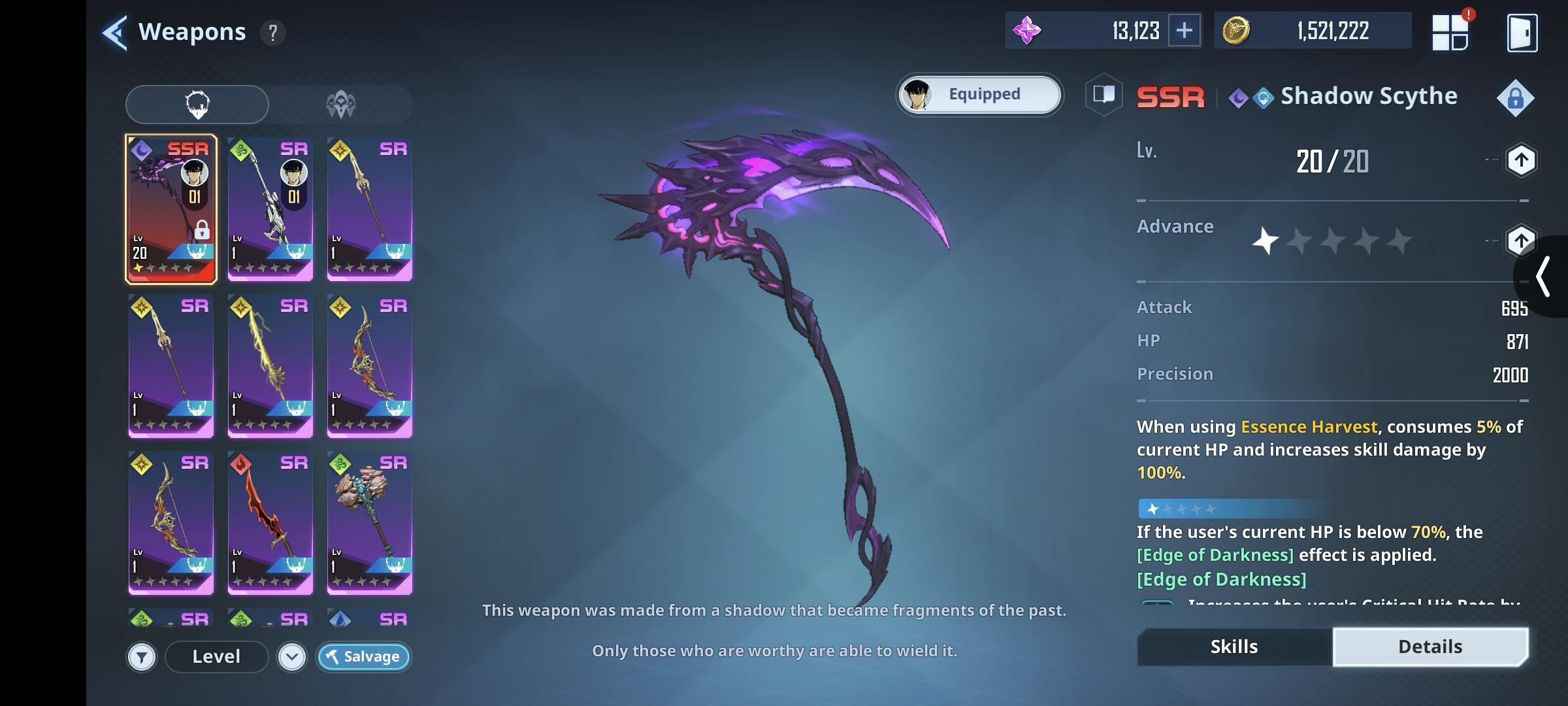Select the SR red flame sword card
The height and width of the screenshot is (706, 1568).
tap(270, 522)
